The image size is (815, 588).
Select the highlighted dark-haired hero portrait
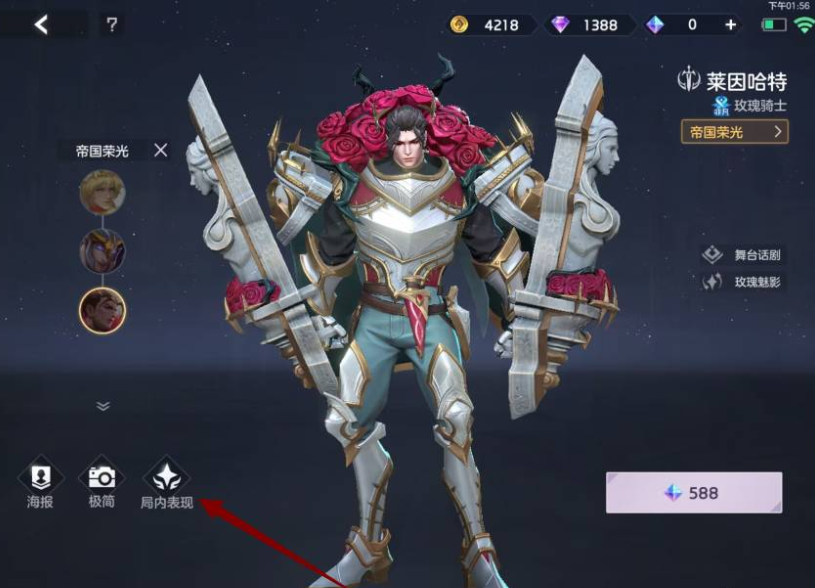102,310
